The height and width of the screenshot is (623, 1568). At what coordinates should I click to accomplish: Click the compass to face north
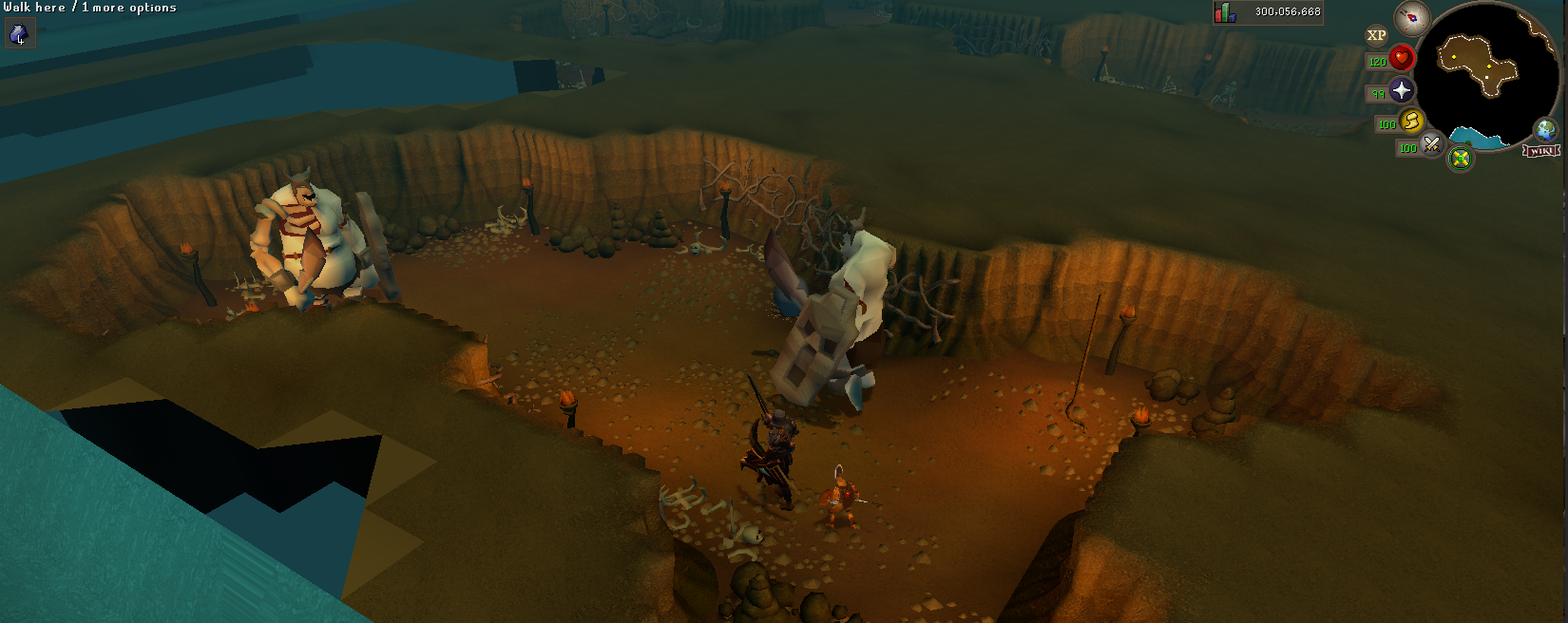(x=1412, y=18)
